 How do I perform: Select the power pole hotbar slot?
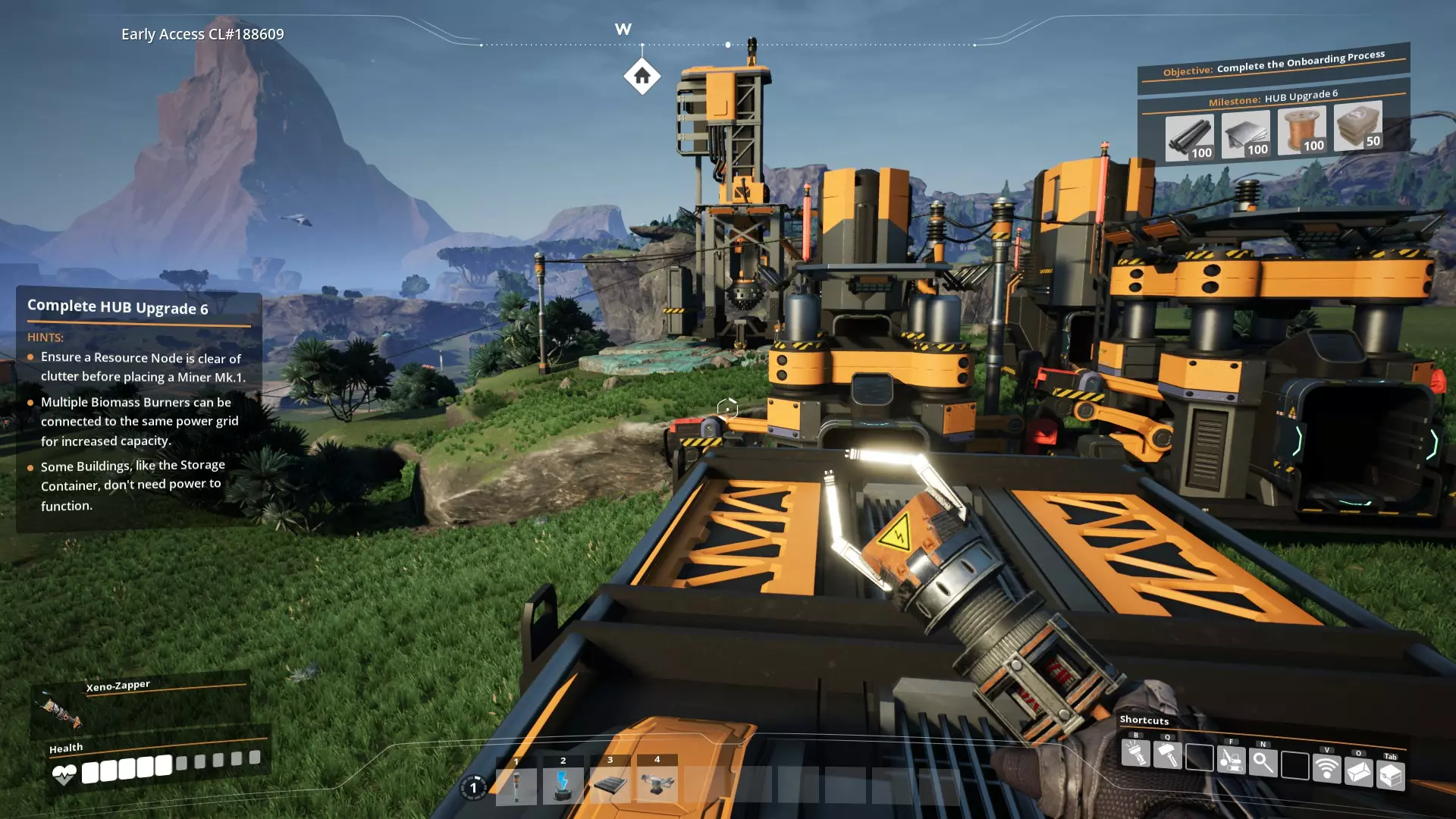tap(516, 785)
